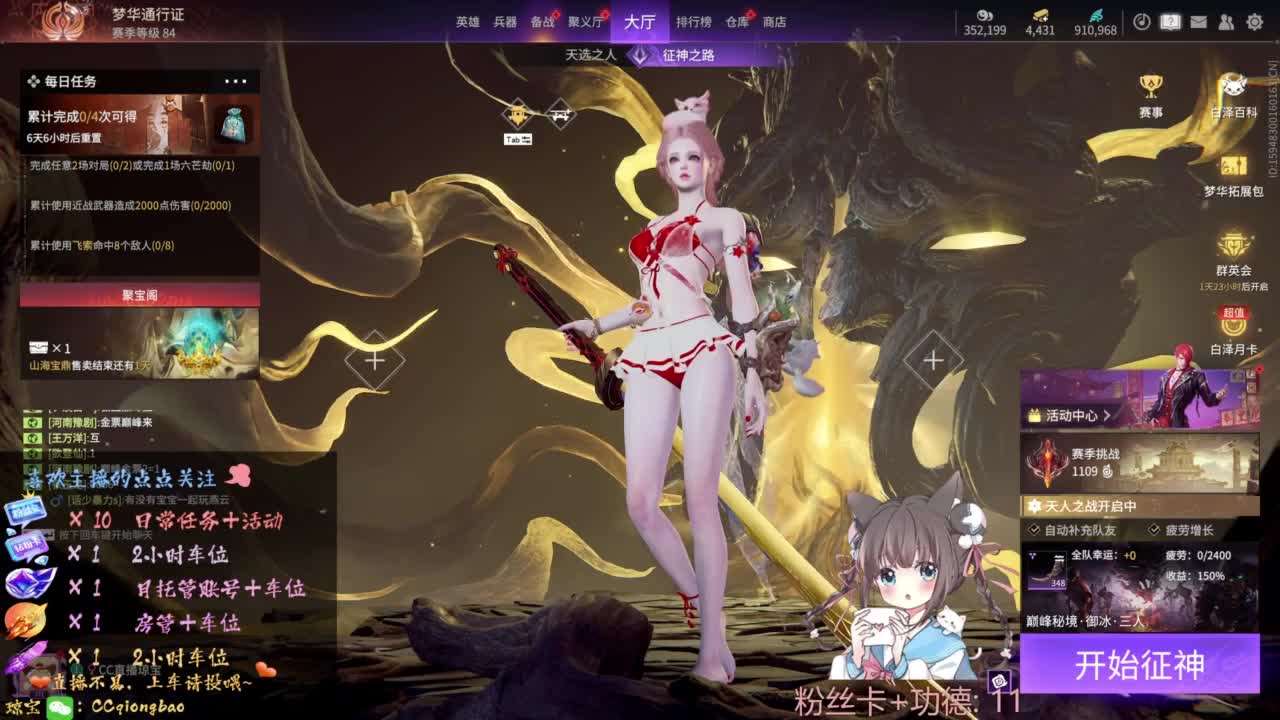Enable the 自动补充队友 auto-fill teammates option

pyautogui.click(x=1034, y=530)
